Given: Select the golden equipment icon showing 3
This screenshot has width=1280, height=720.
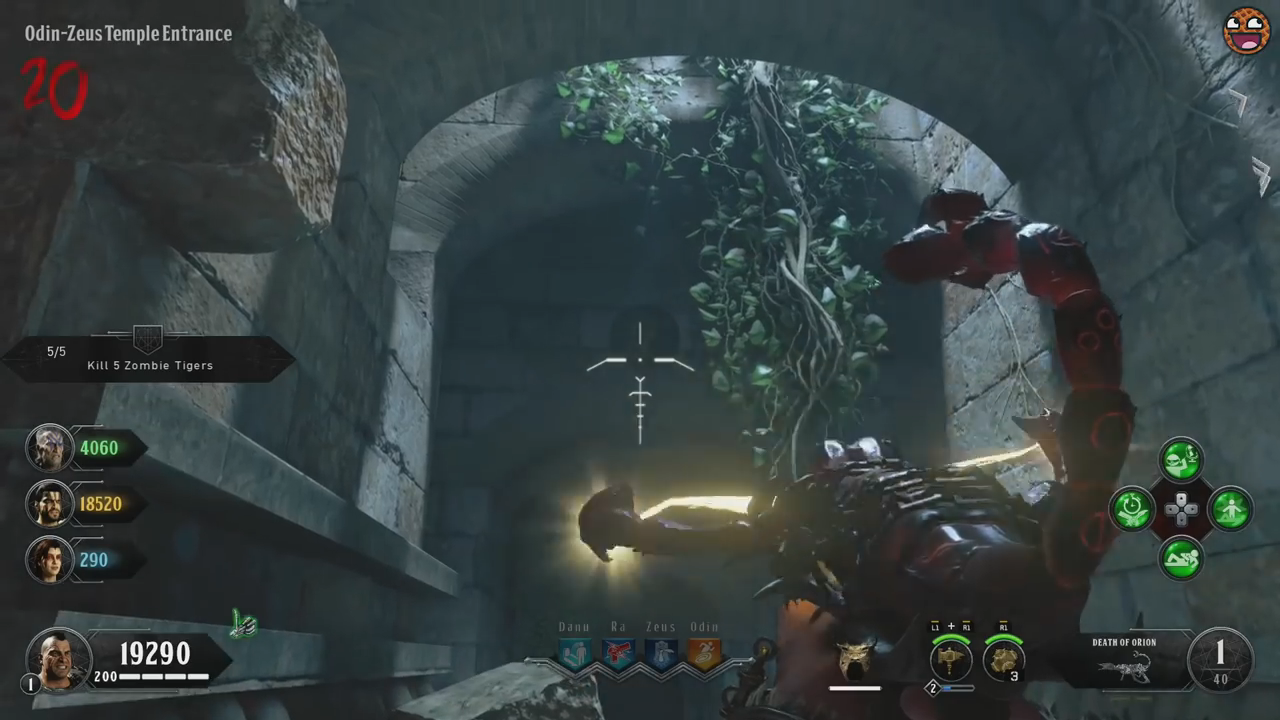Looking at the screenshot, I should [1002, 659].
